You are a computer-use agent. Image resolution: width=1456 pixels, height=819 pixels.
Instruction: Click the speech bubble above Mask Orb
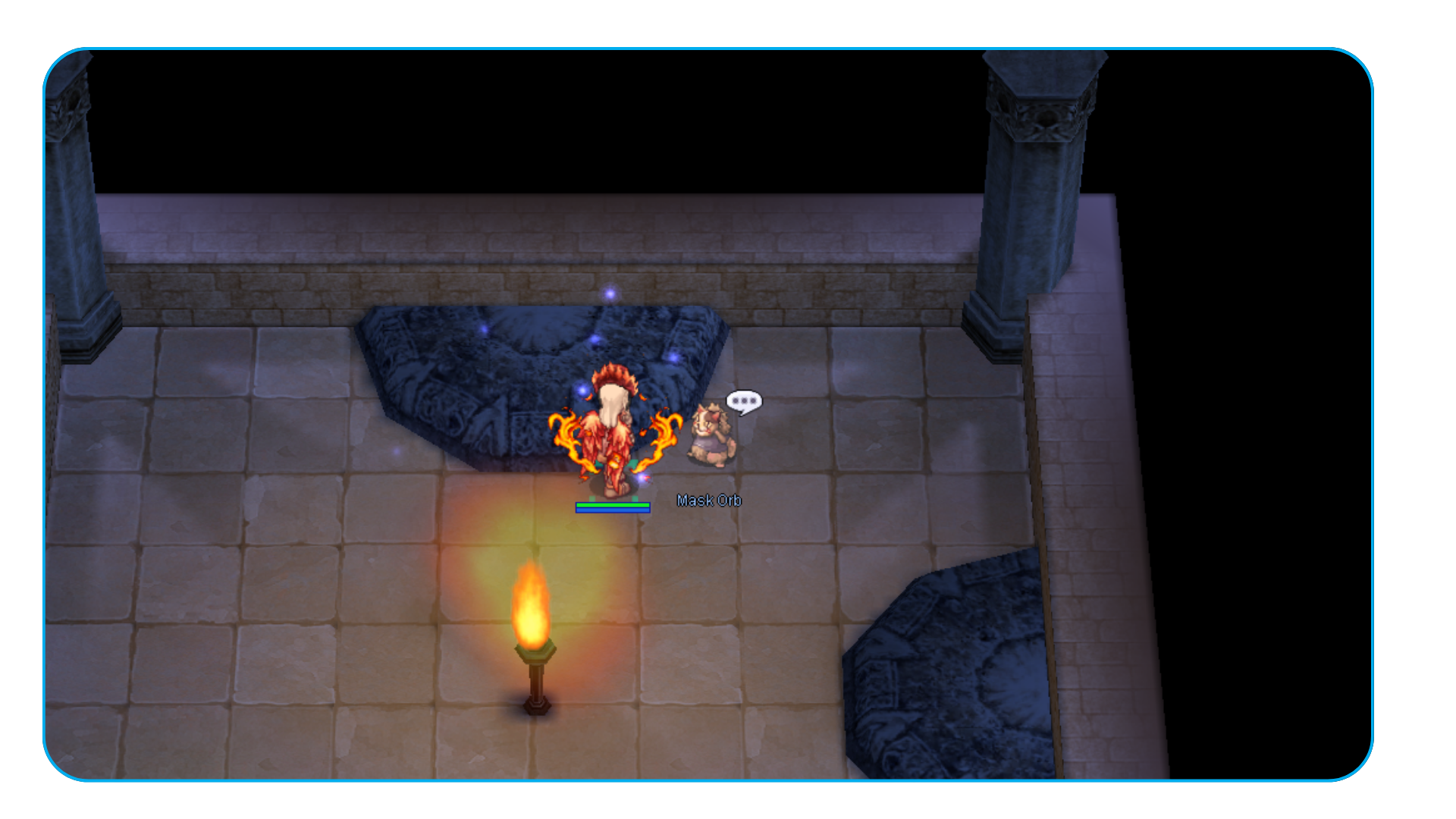[x=743, y=400]
